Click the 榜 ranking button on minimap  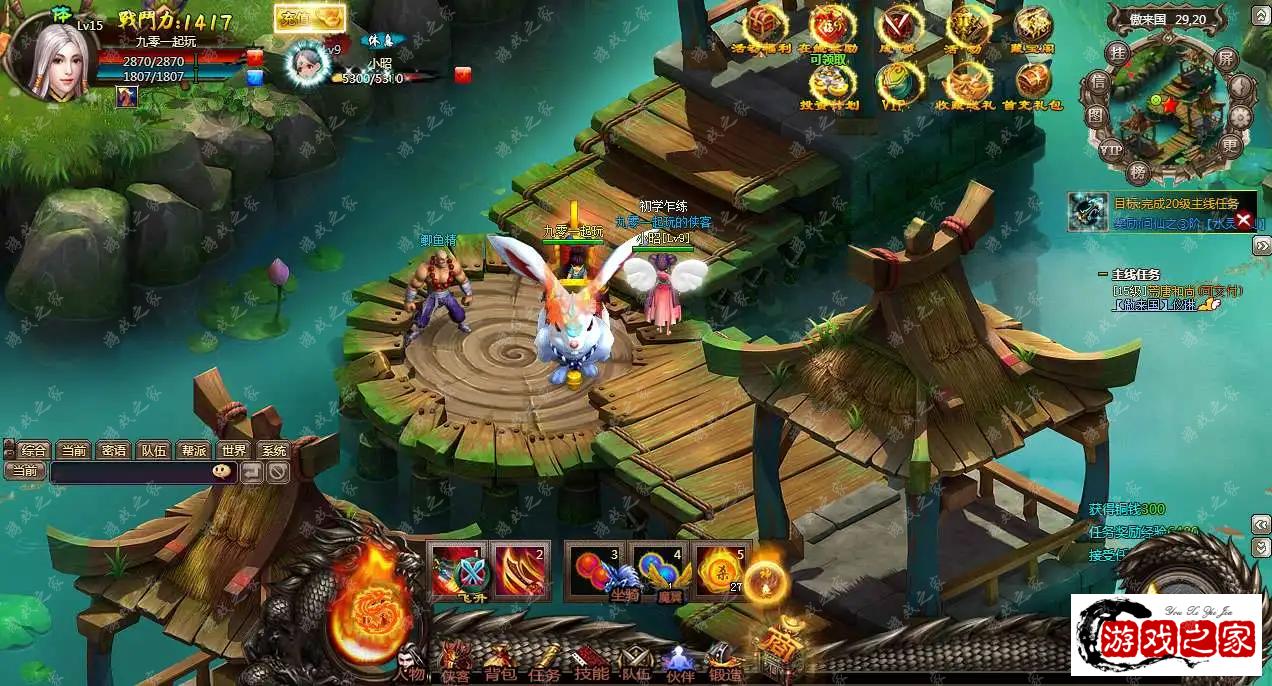(x=1139, y=171)
